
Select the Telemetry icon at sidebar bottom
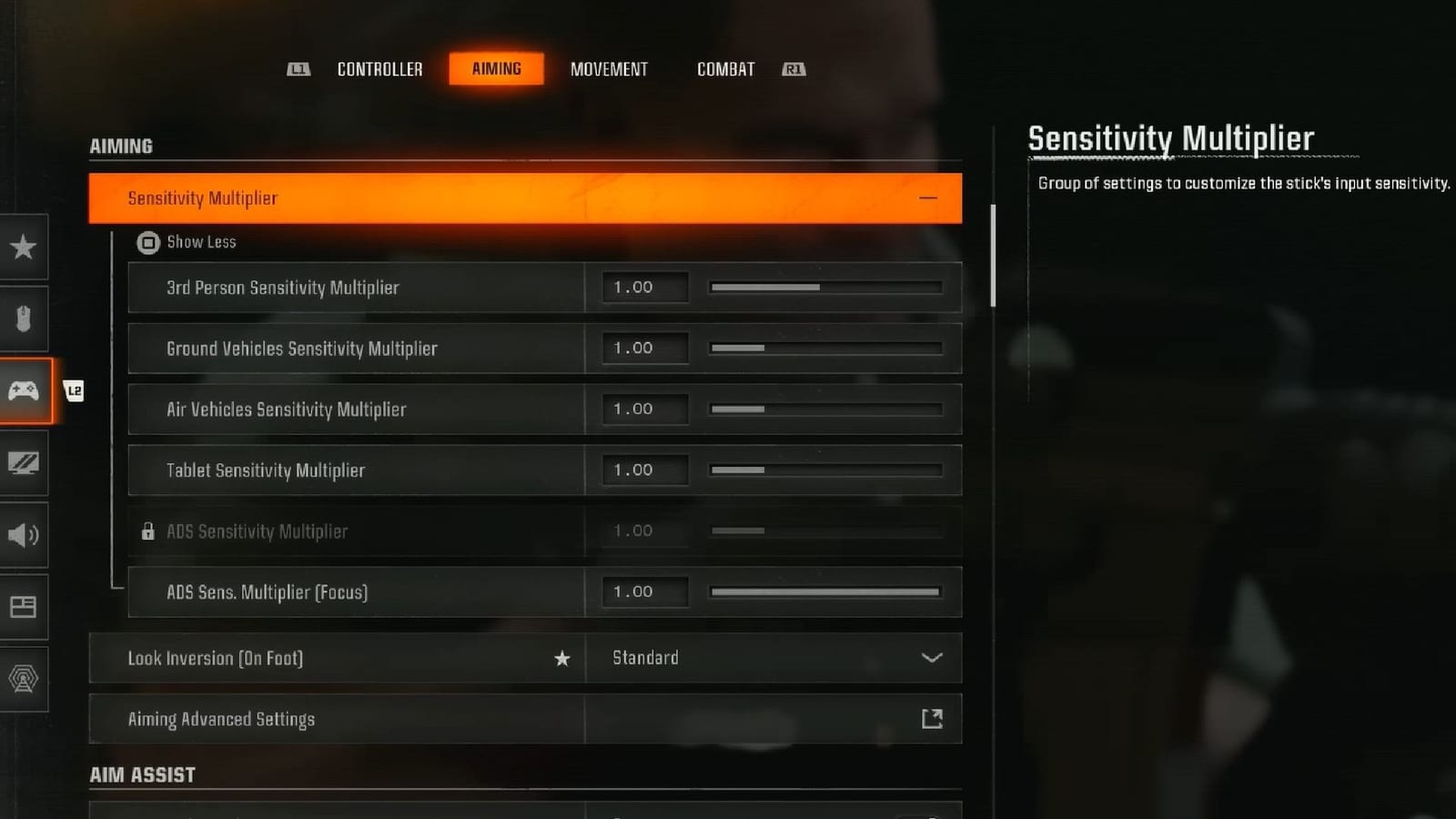24,678
